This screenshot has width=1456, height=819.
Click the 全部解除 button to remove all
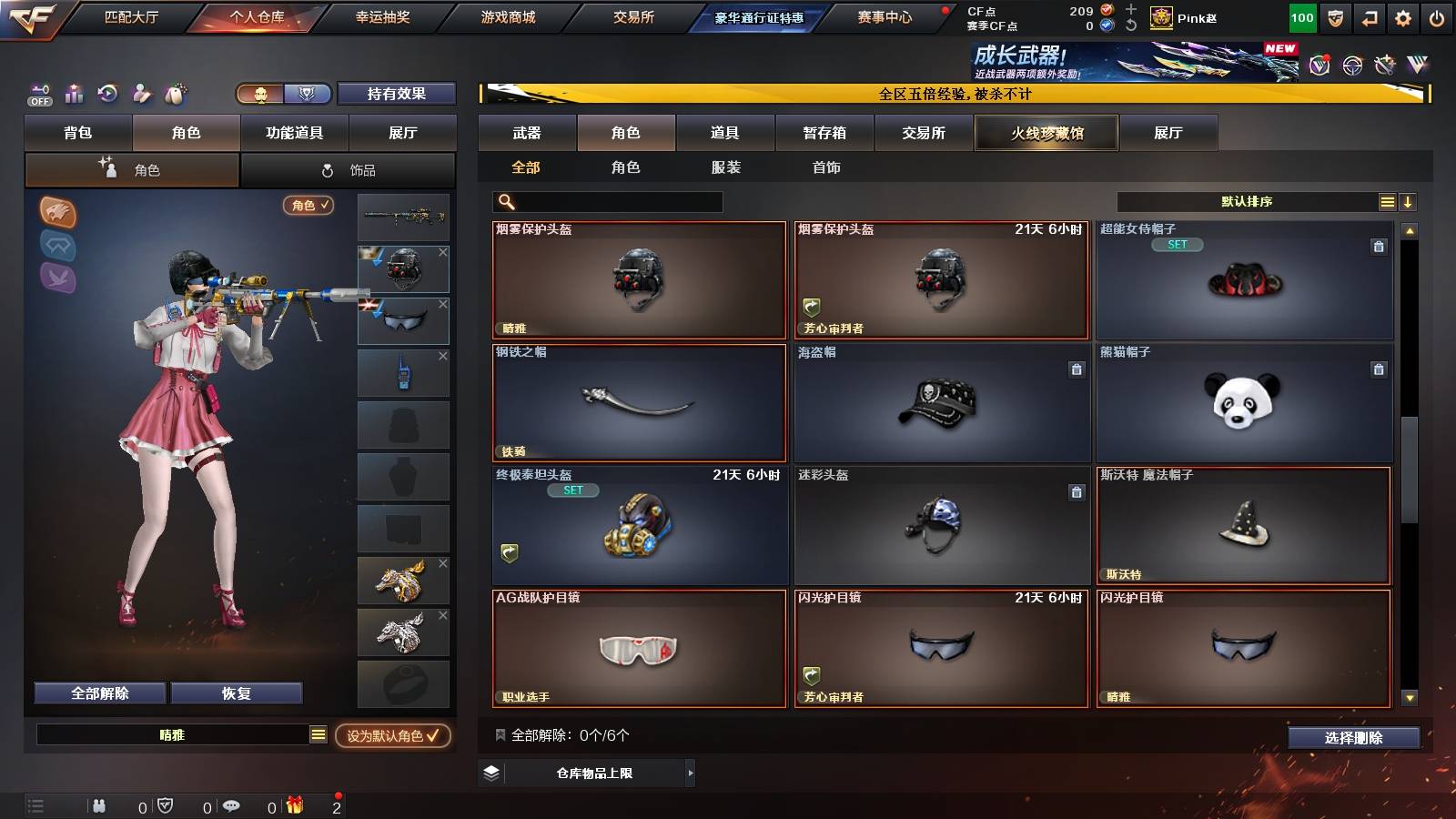[x=98, y=693]
